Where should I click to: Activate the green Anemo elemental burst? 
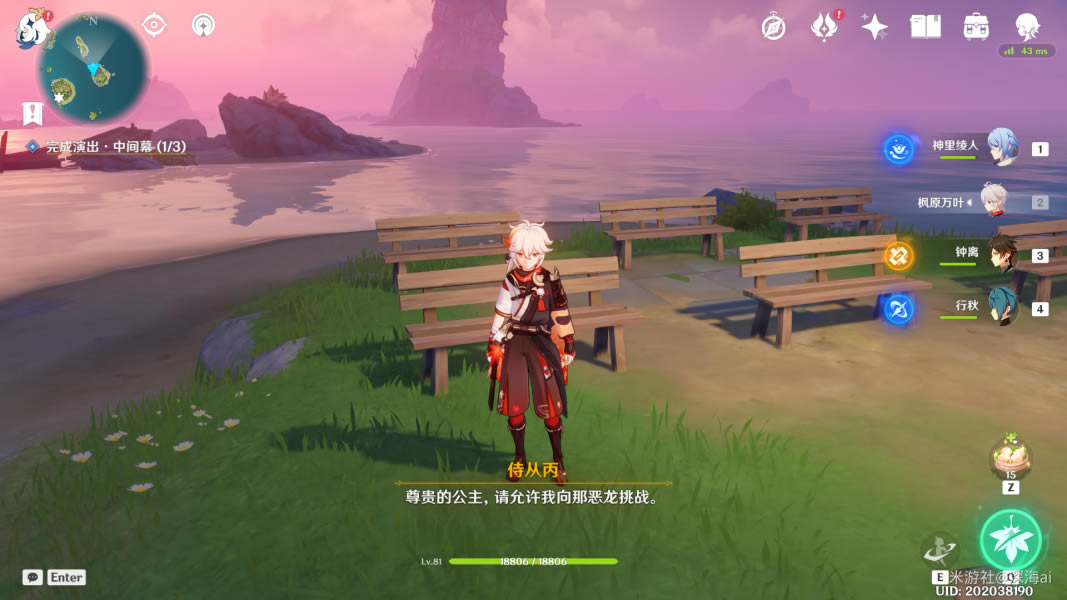coord(1010,541)
